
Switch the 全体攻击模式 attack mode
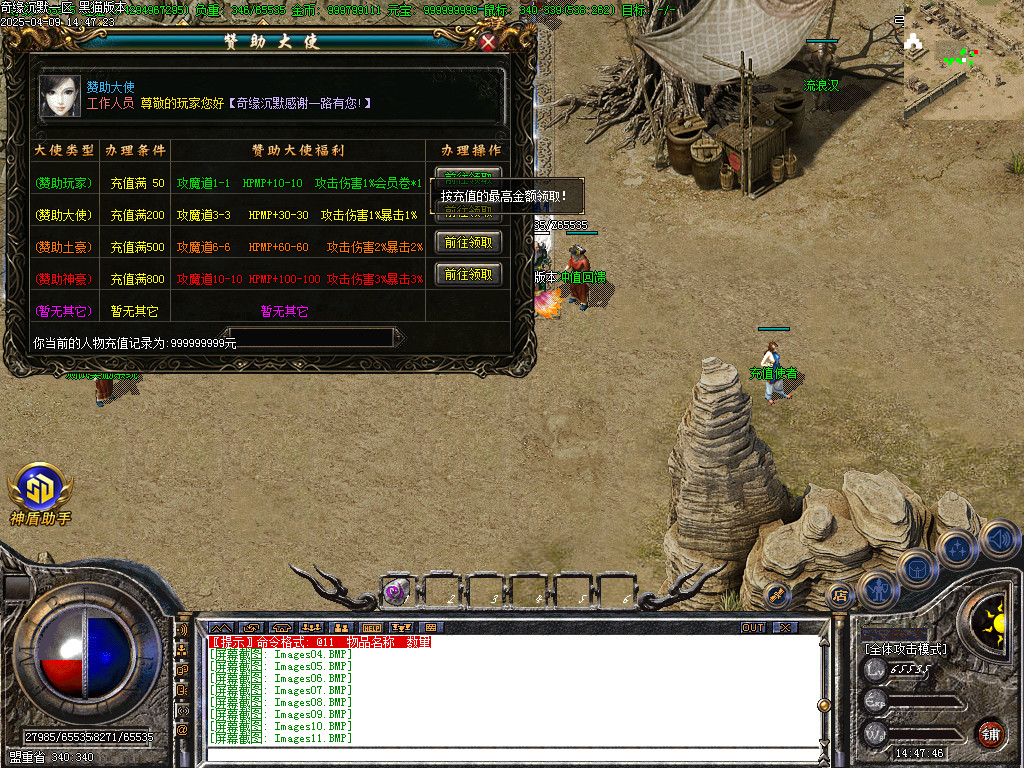(x=905, y=649)
